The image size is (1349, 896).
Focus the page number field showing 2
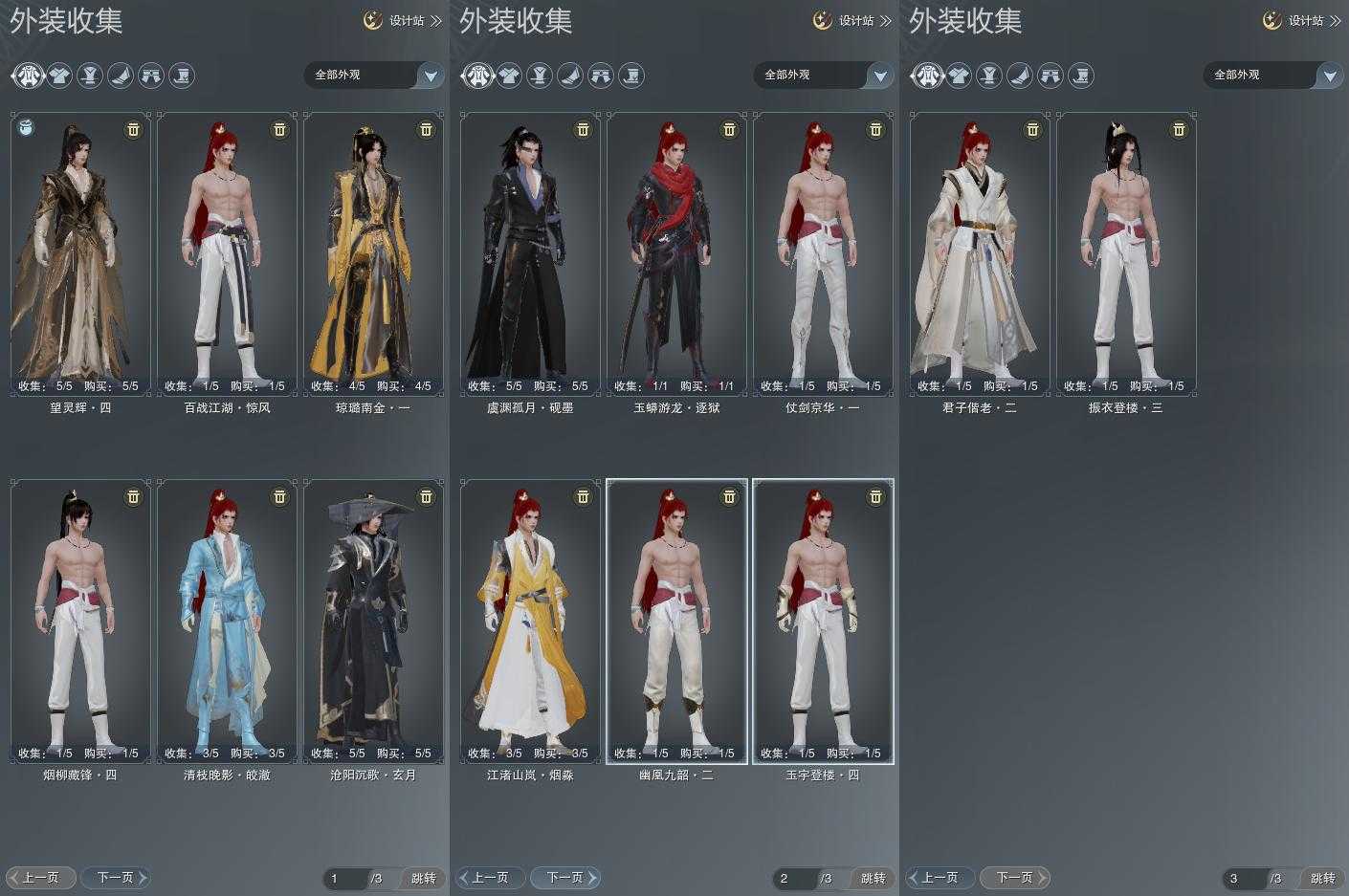pyautogui.click(x=793, y=878)
